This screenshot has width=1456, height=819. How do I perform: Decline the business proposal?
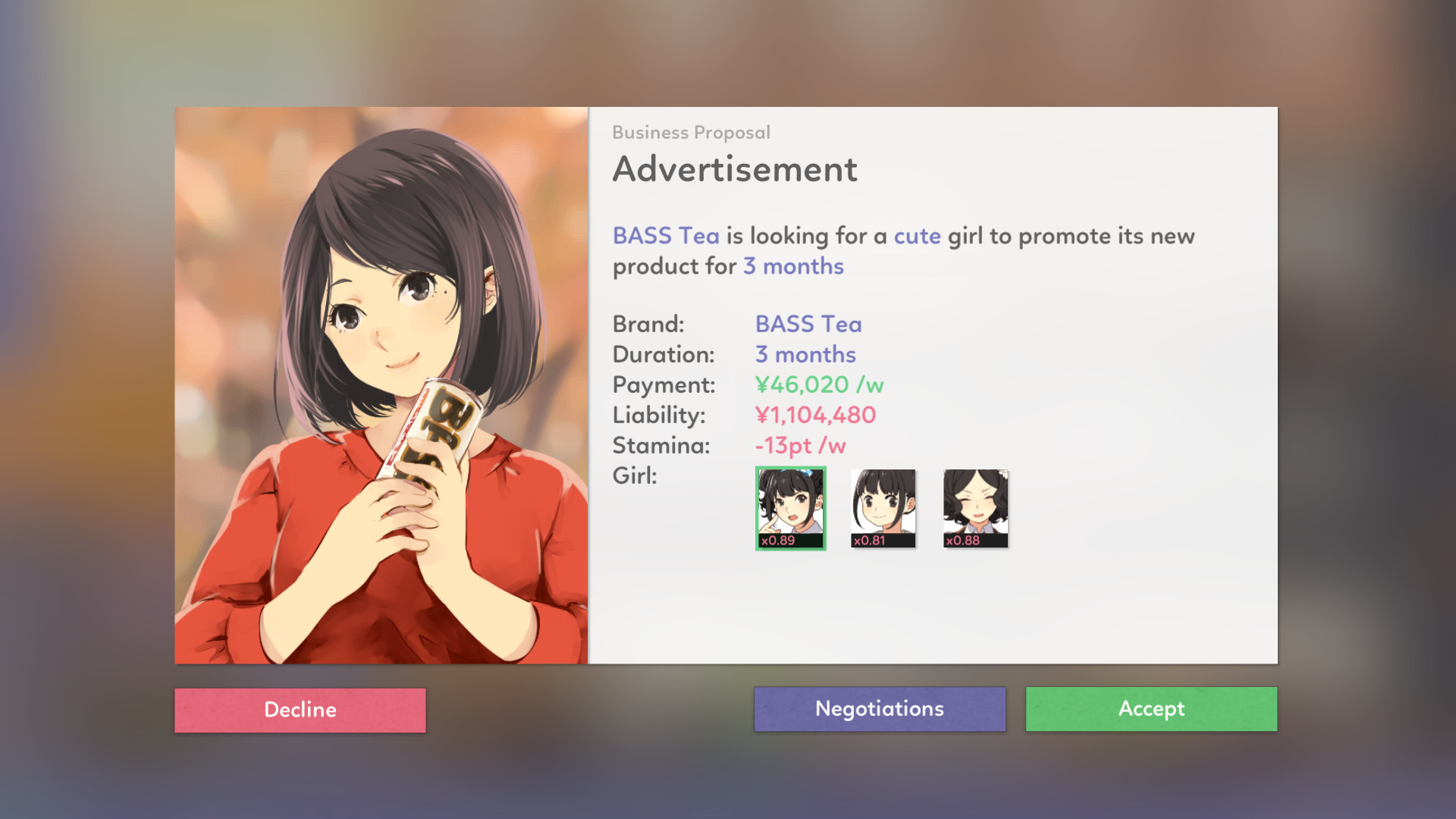(300, 710)
